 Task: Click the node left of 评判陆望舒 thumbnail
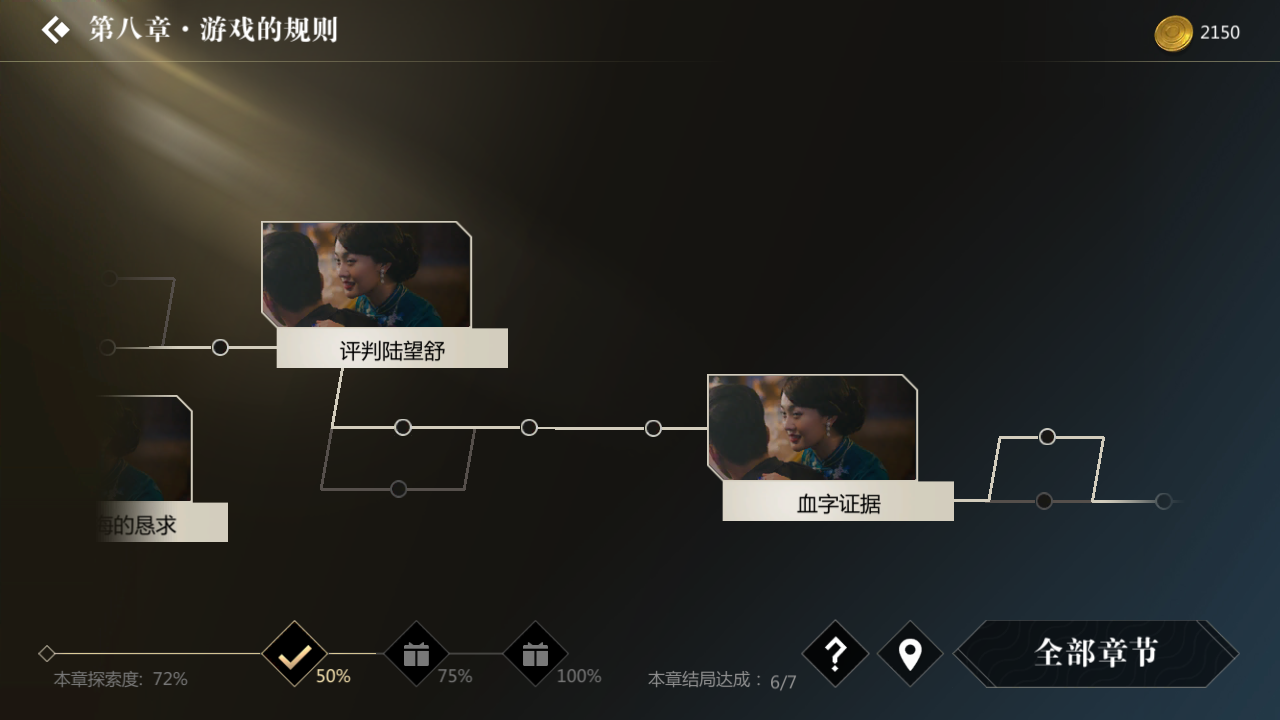click(x=219, y=347)
